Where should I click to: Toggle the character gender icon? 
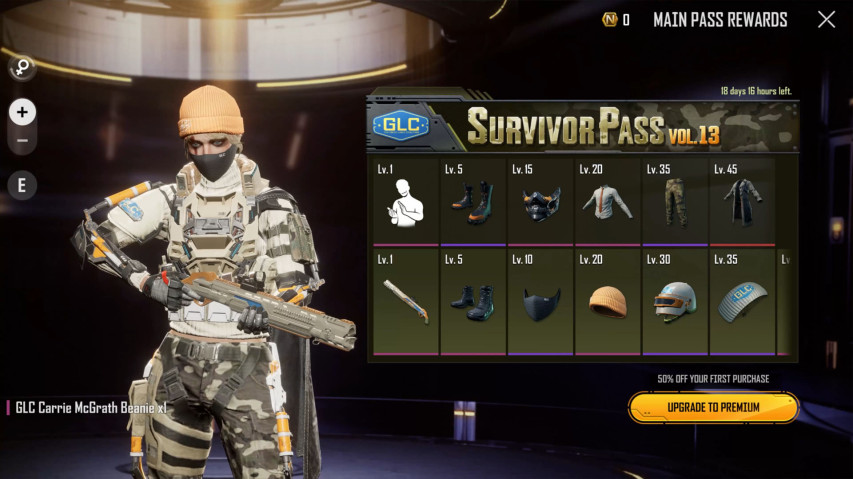pyautogui.click(x=21, y=68)
